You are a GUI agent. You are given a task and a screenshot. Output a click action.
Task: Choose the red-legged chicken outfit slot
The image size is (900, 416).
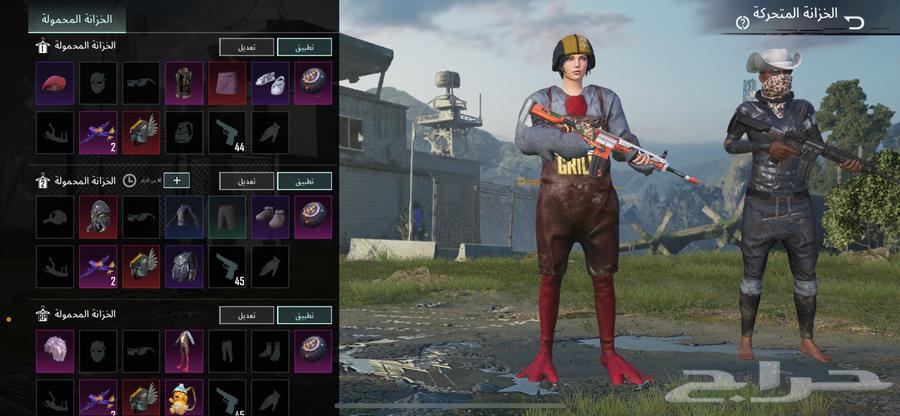point(184,351)
